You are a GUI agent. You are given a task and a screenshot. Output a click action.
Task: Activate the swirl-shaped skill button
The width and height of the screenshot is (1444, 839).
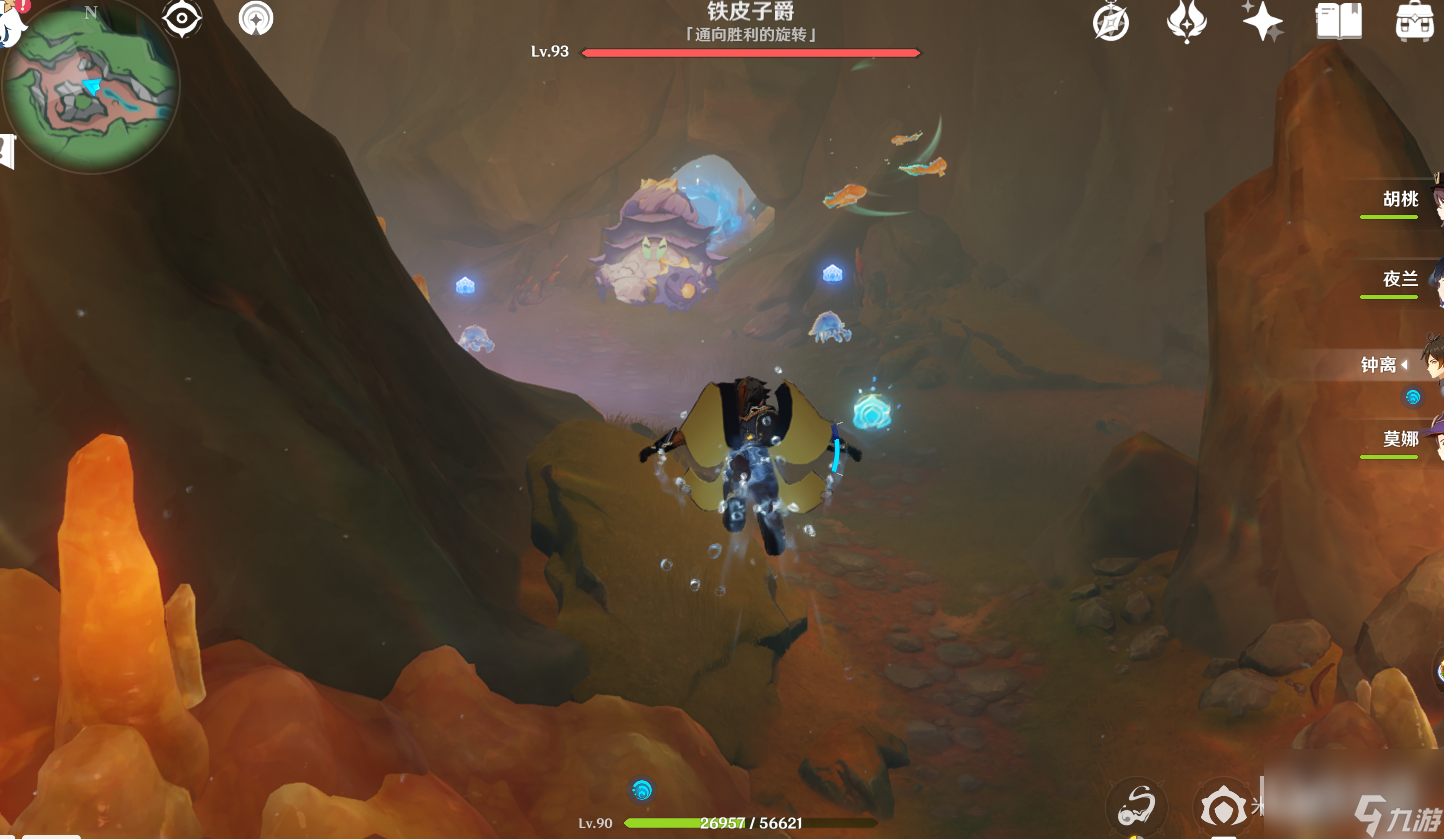tap(1139, 804)
